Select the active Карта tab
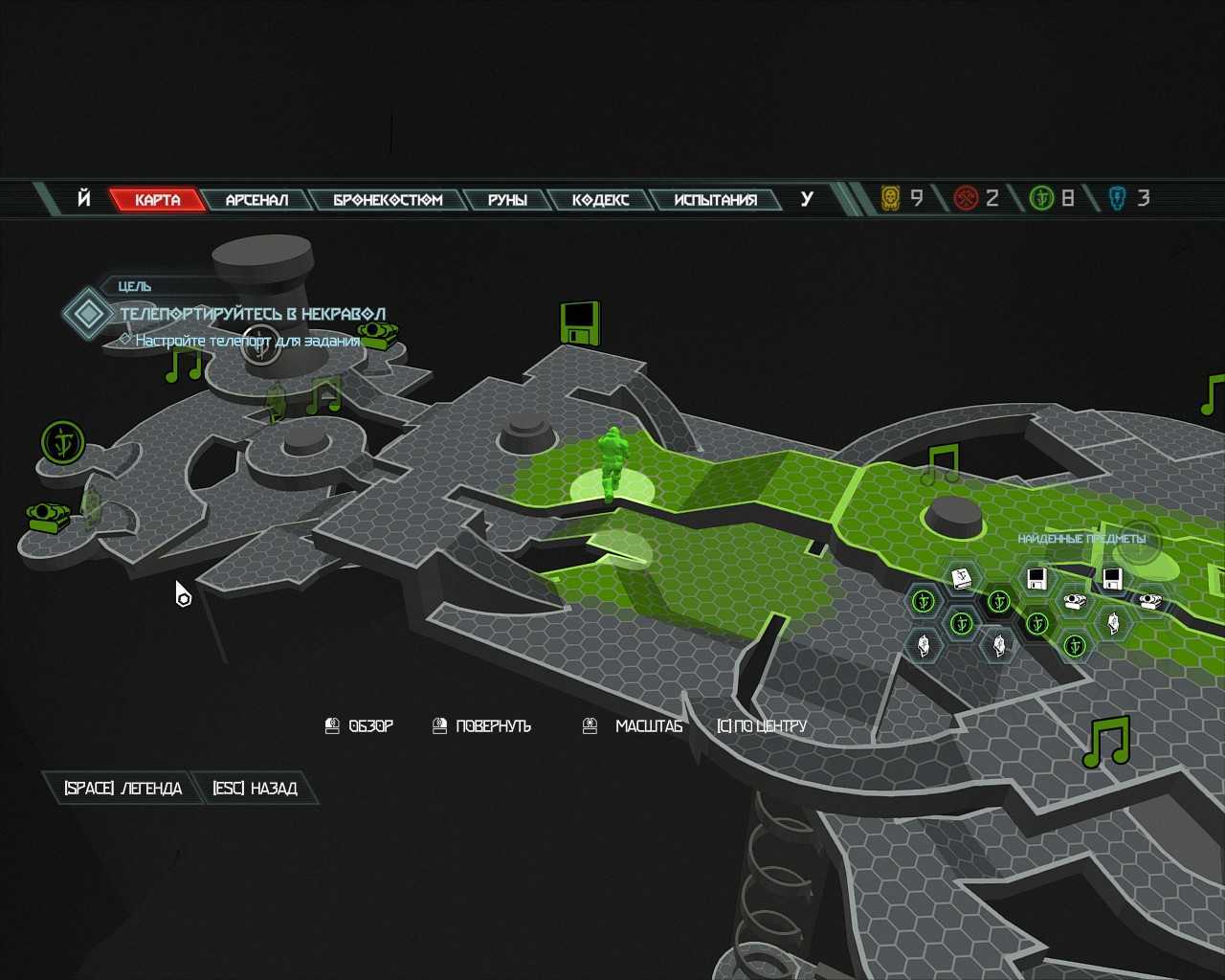 (x=158, y=199)
